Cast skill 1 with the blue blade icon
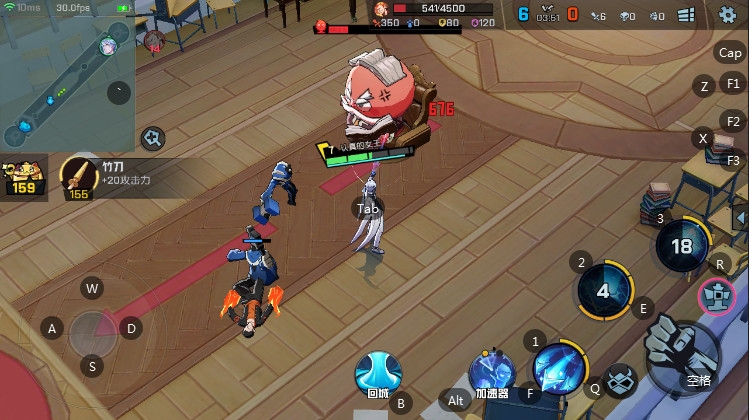749x420 pixels. (558, 369)
